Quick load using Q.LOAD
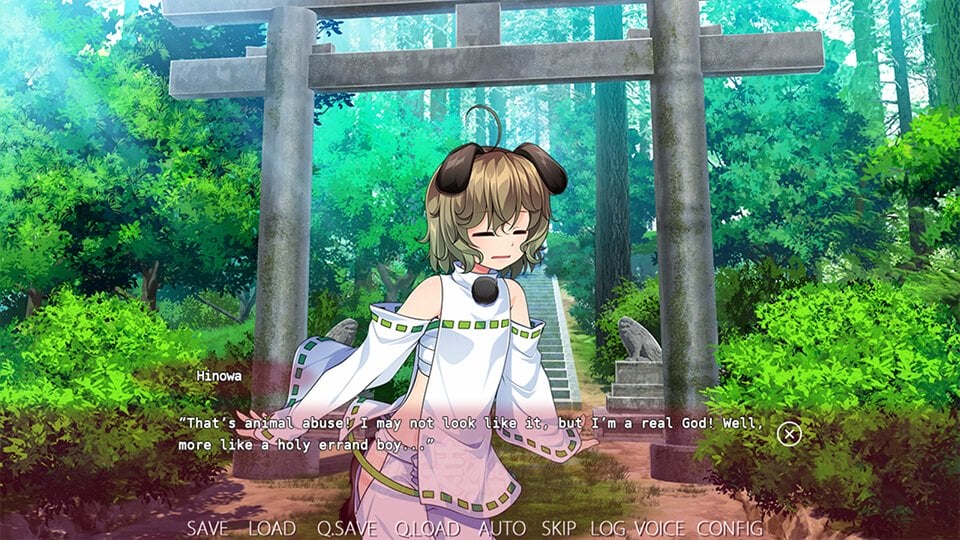This screenshot has width=960, height=540. (x=426, y=528)
